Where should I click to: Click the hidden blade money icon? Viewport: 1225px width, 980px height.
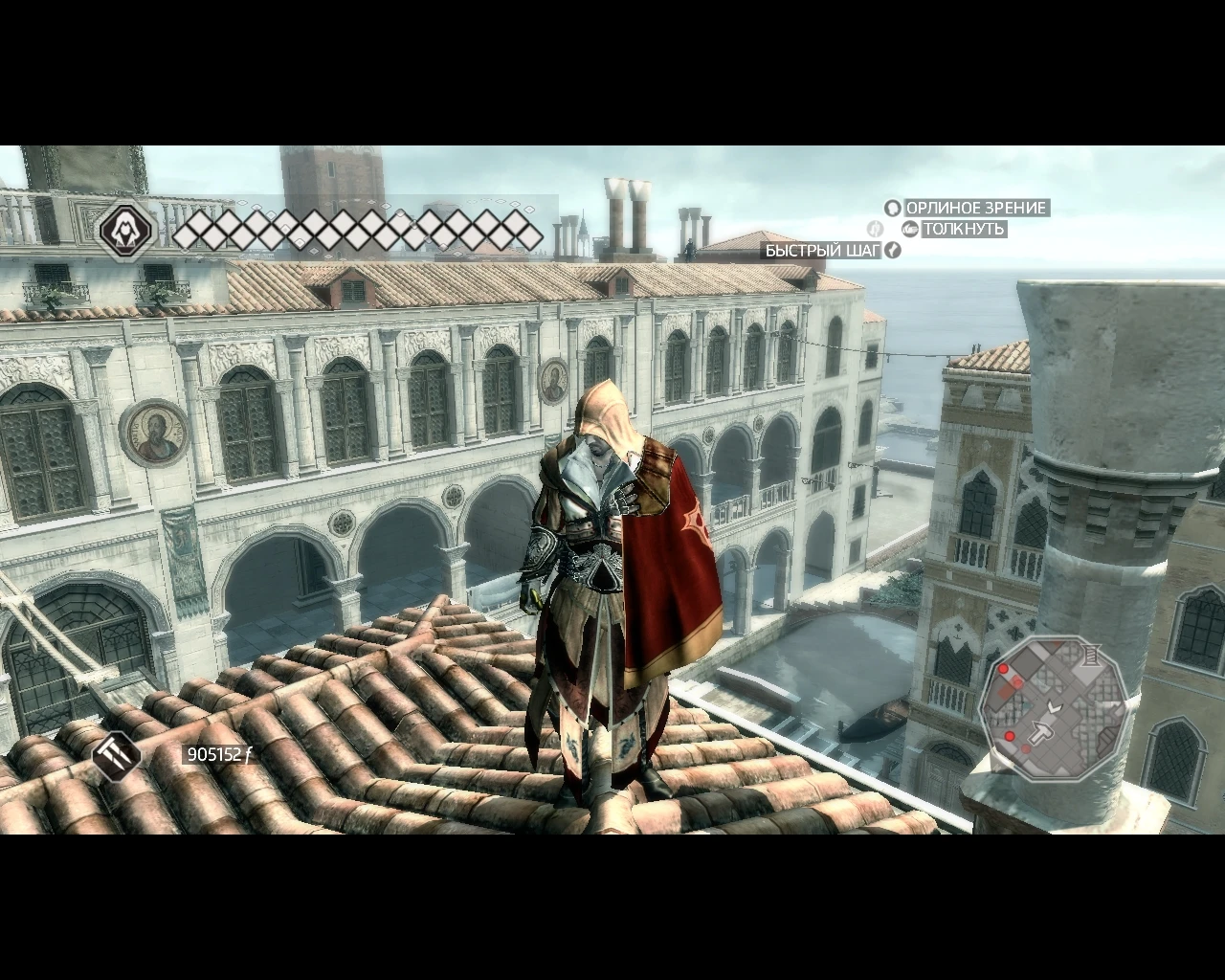[x=115, y=756]
